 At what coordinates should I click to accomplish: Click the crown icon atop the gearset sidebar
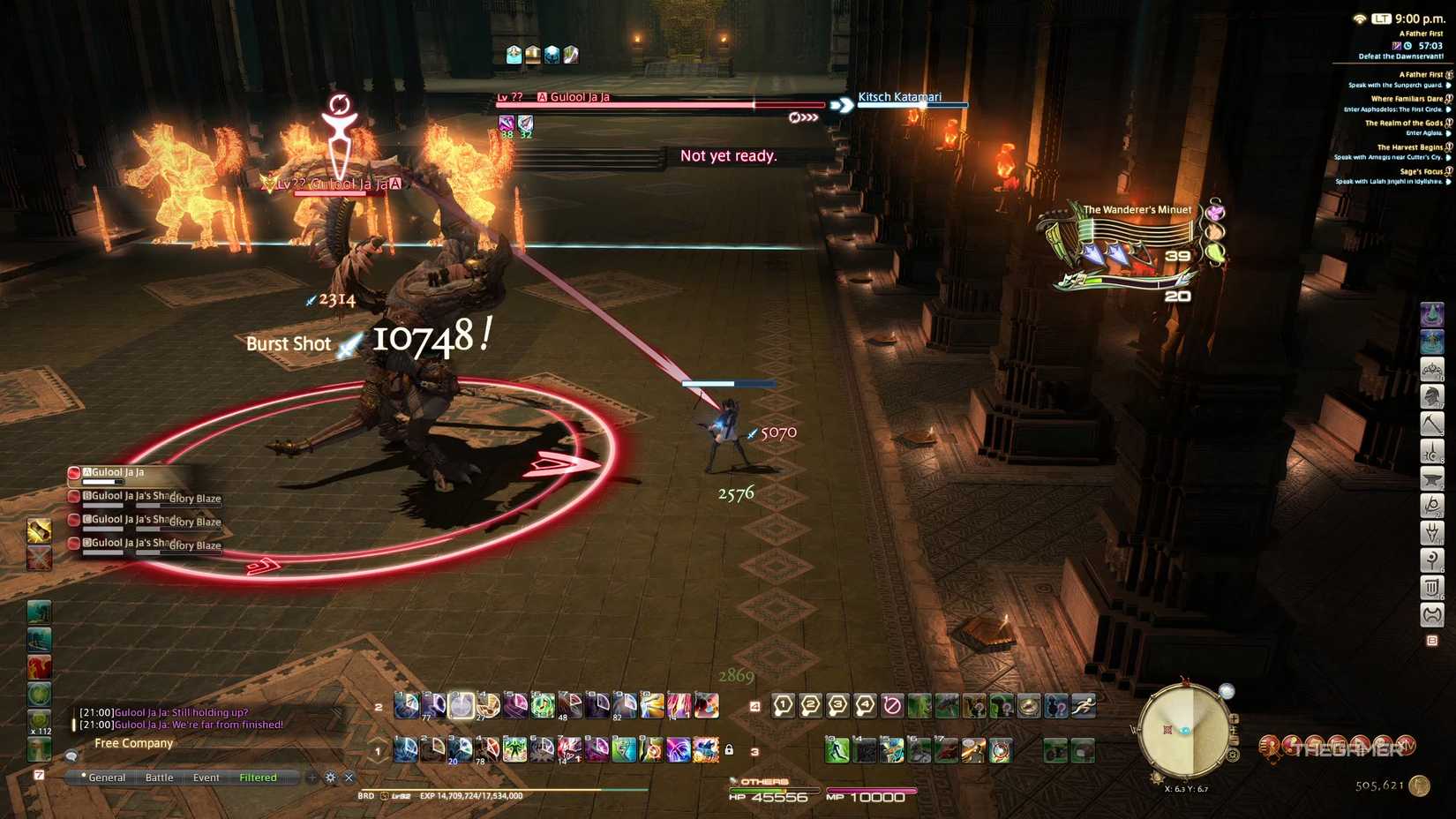pyautogui.click(x=1431, y=371)
